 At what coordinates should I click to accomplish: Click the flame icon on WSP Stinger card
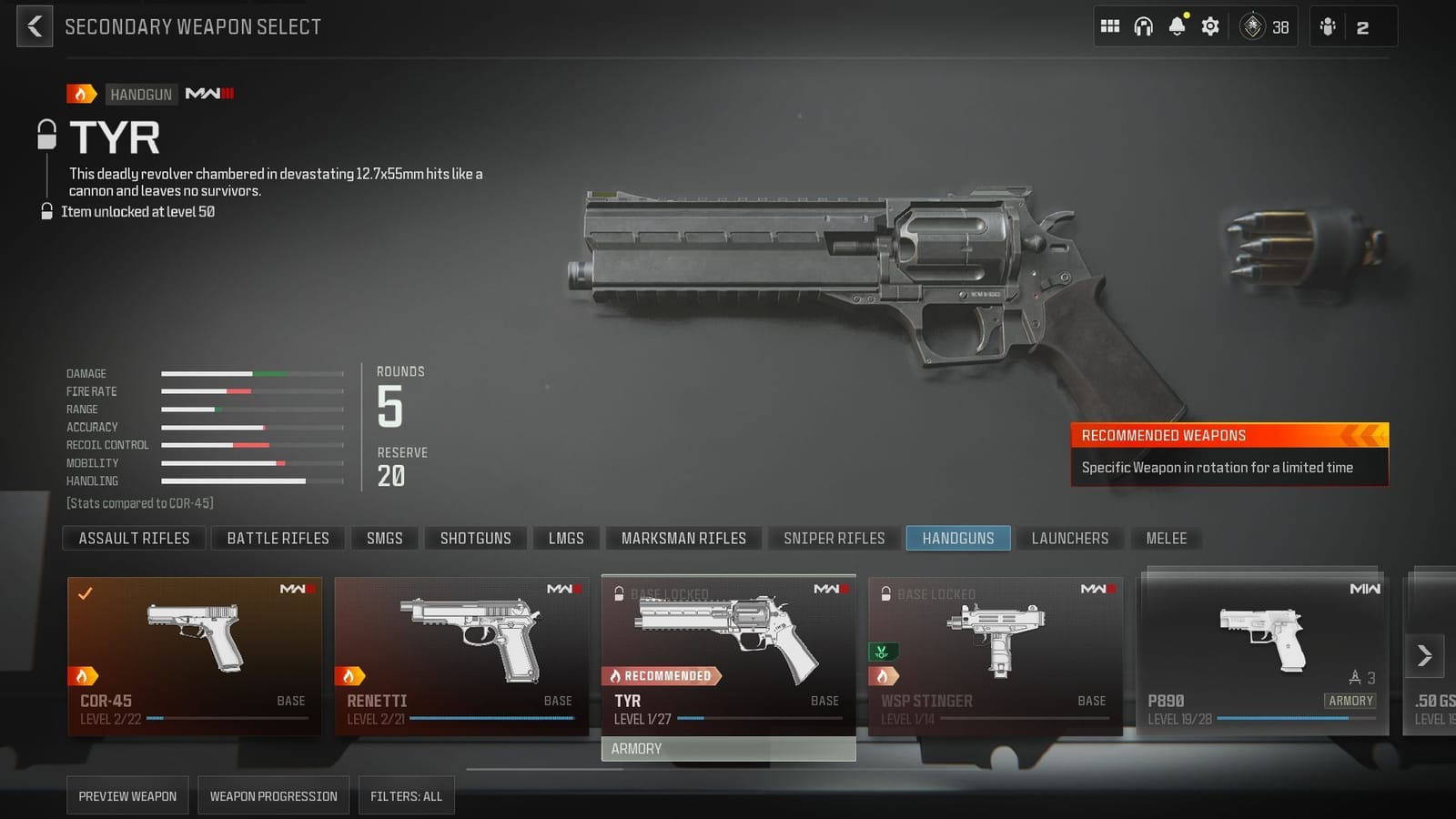coord(884,675)
